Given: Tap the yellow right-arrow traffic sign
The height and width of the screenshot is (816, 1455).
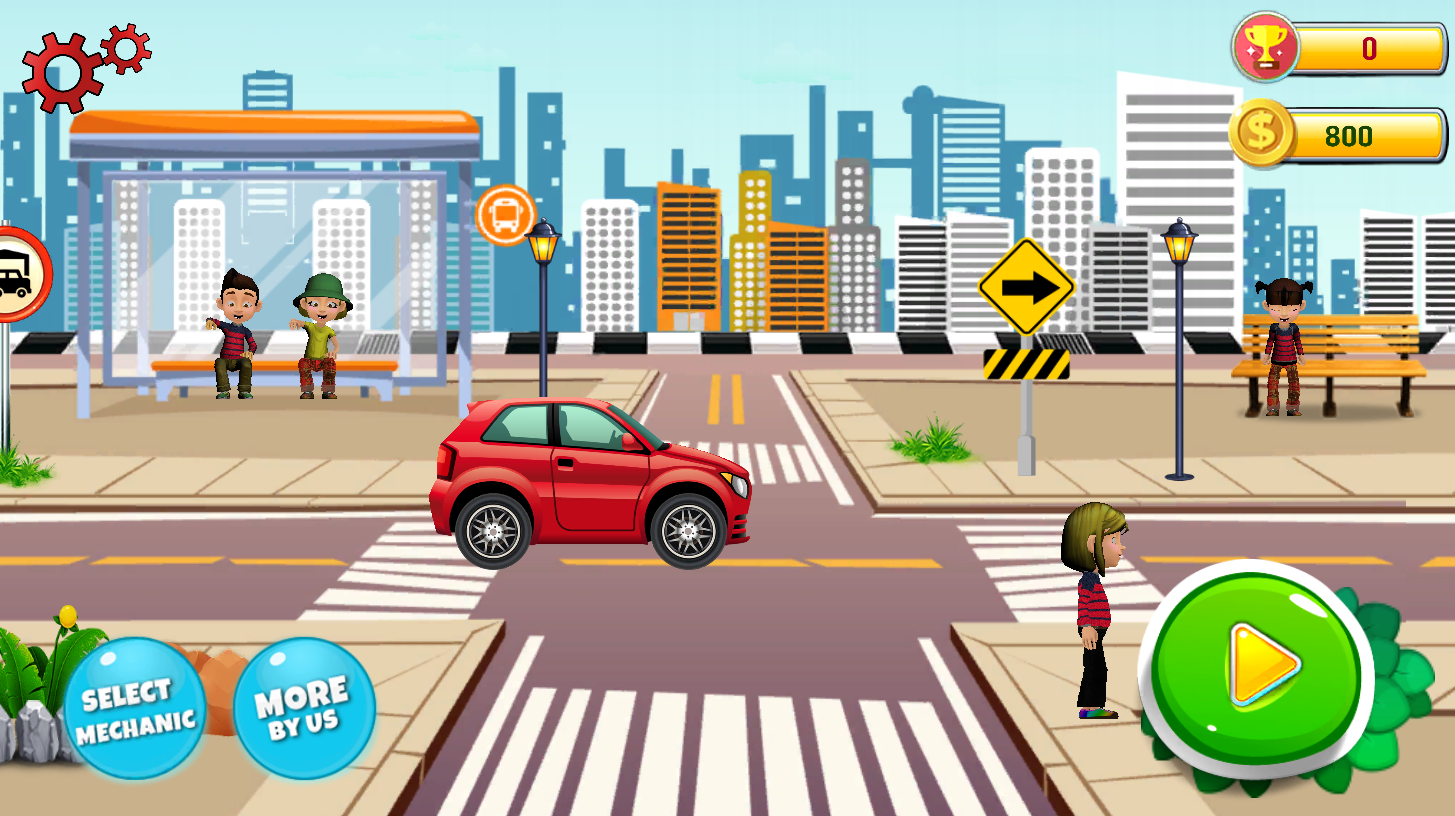Looking at the screenshot, I should point(1028,288).
